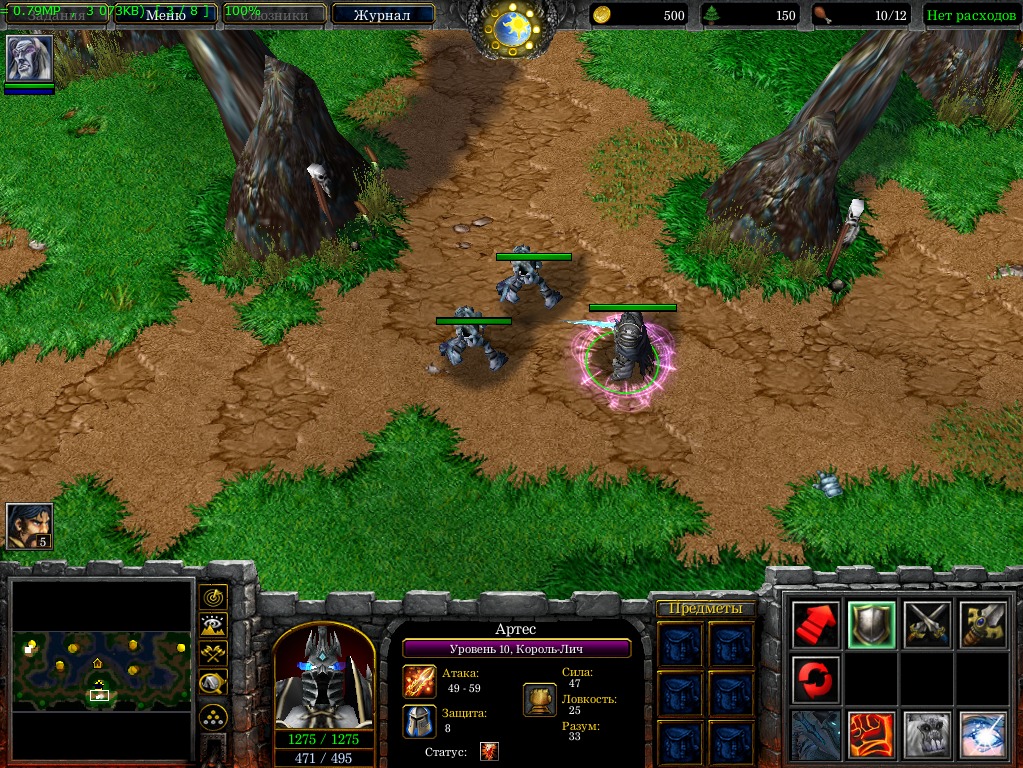Choose the crossed swords command

point(927,625)
